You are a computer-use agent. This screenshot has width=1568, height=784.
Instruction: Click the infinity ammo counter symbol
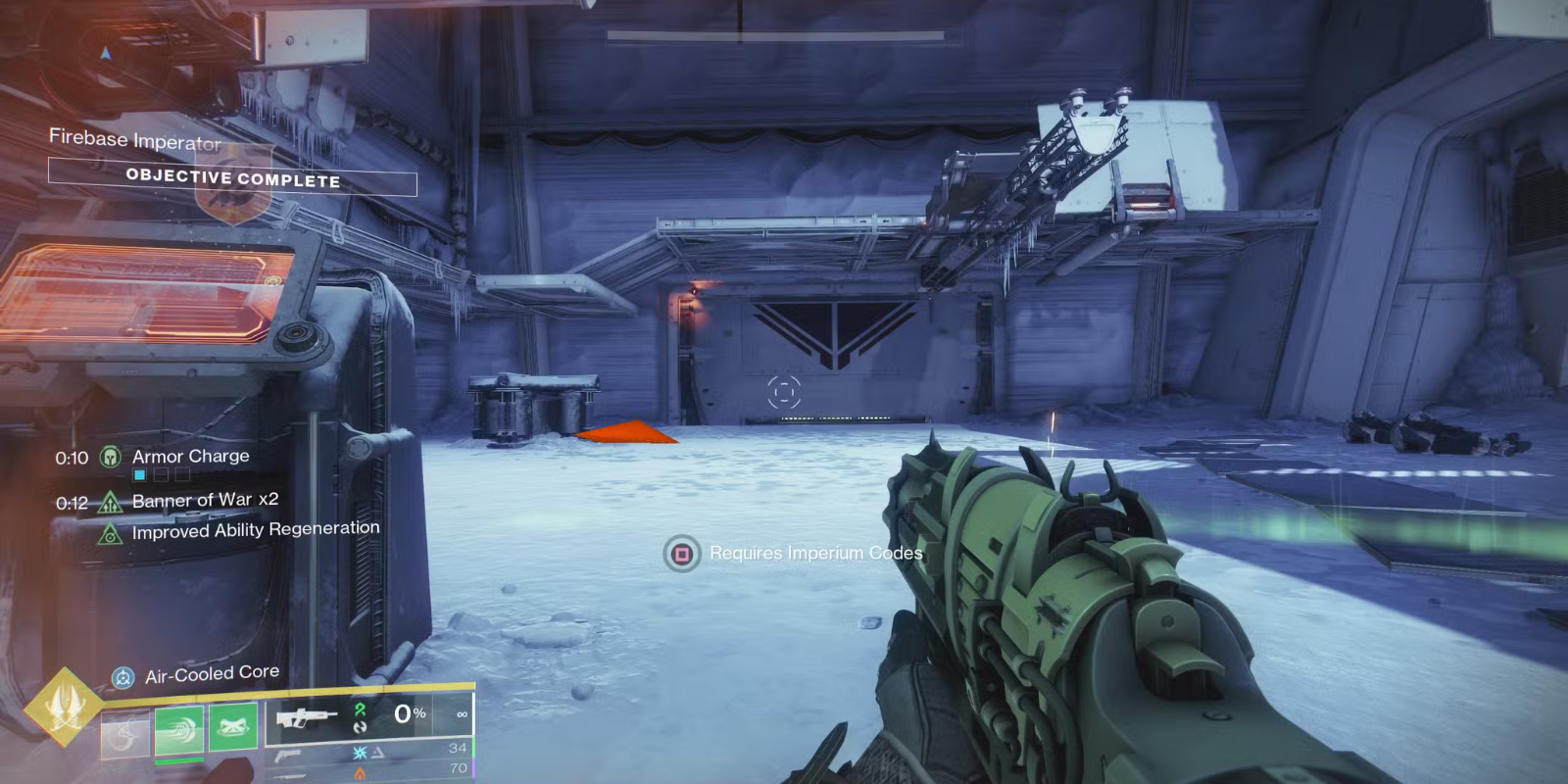tap(461, 714)
